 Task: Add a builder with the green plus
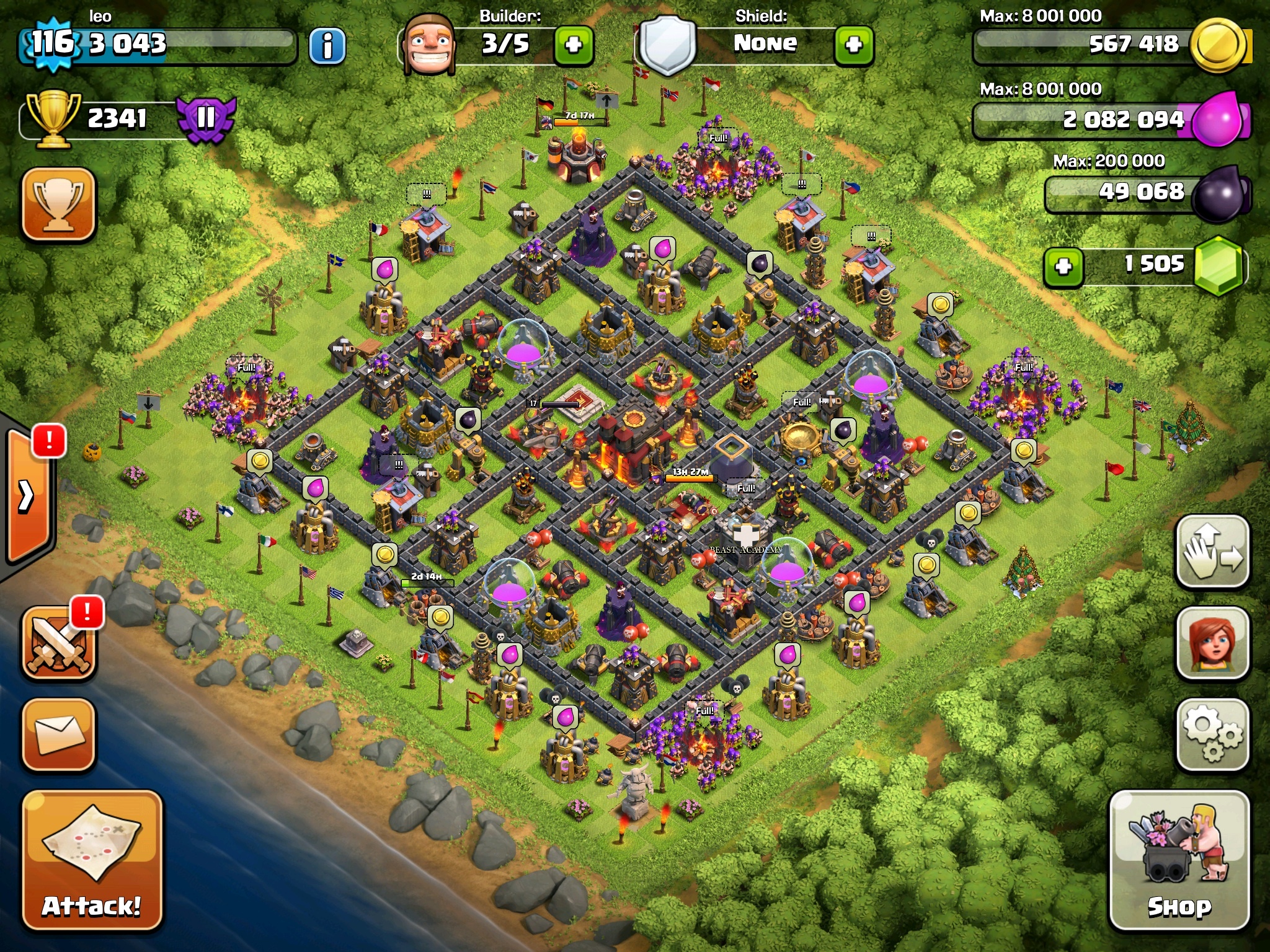coord(574,45)
